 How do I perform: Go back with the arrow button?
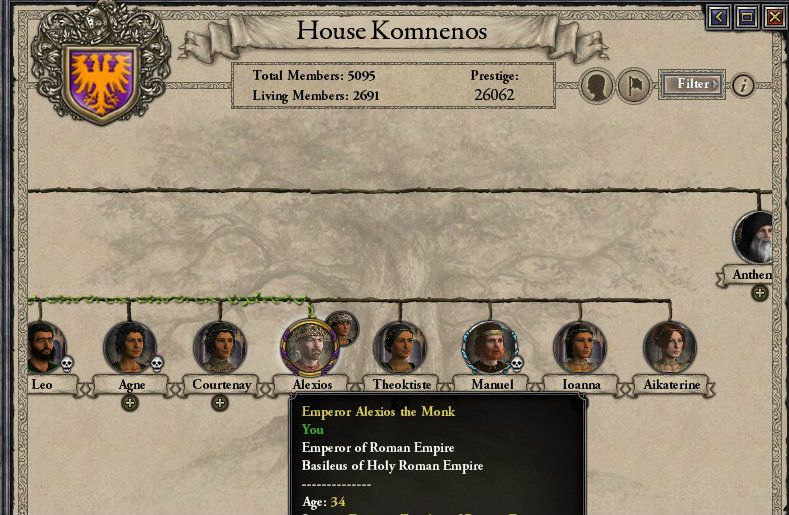point(718,17)
